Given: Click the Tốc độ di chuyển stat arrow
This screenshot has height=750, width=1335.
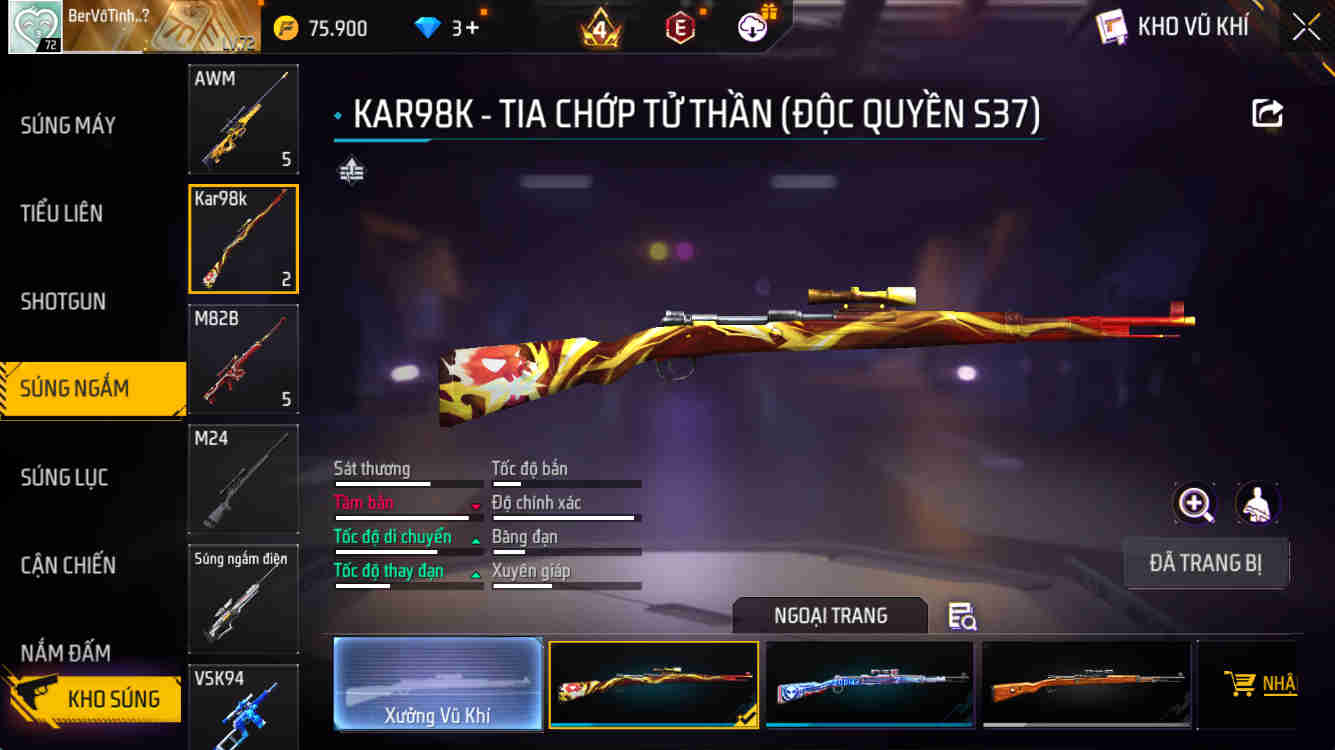Looking at the screenshot, I should 476,540.
